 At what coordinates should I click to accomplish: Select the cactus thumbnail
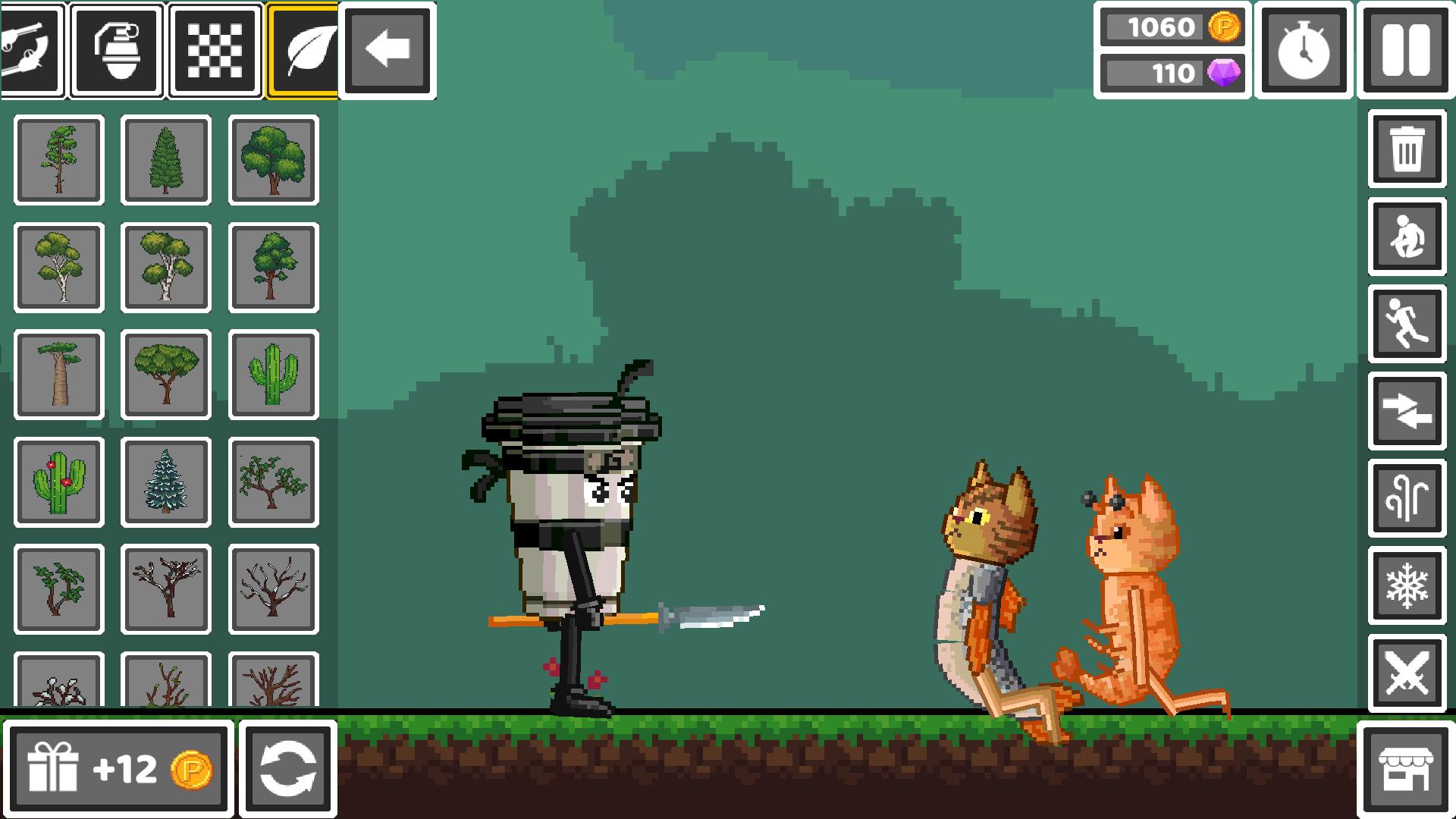click(273, 375)
